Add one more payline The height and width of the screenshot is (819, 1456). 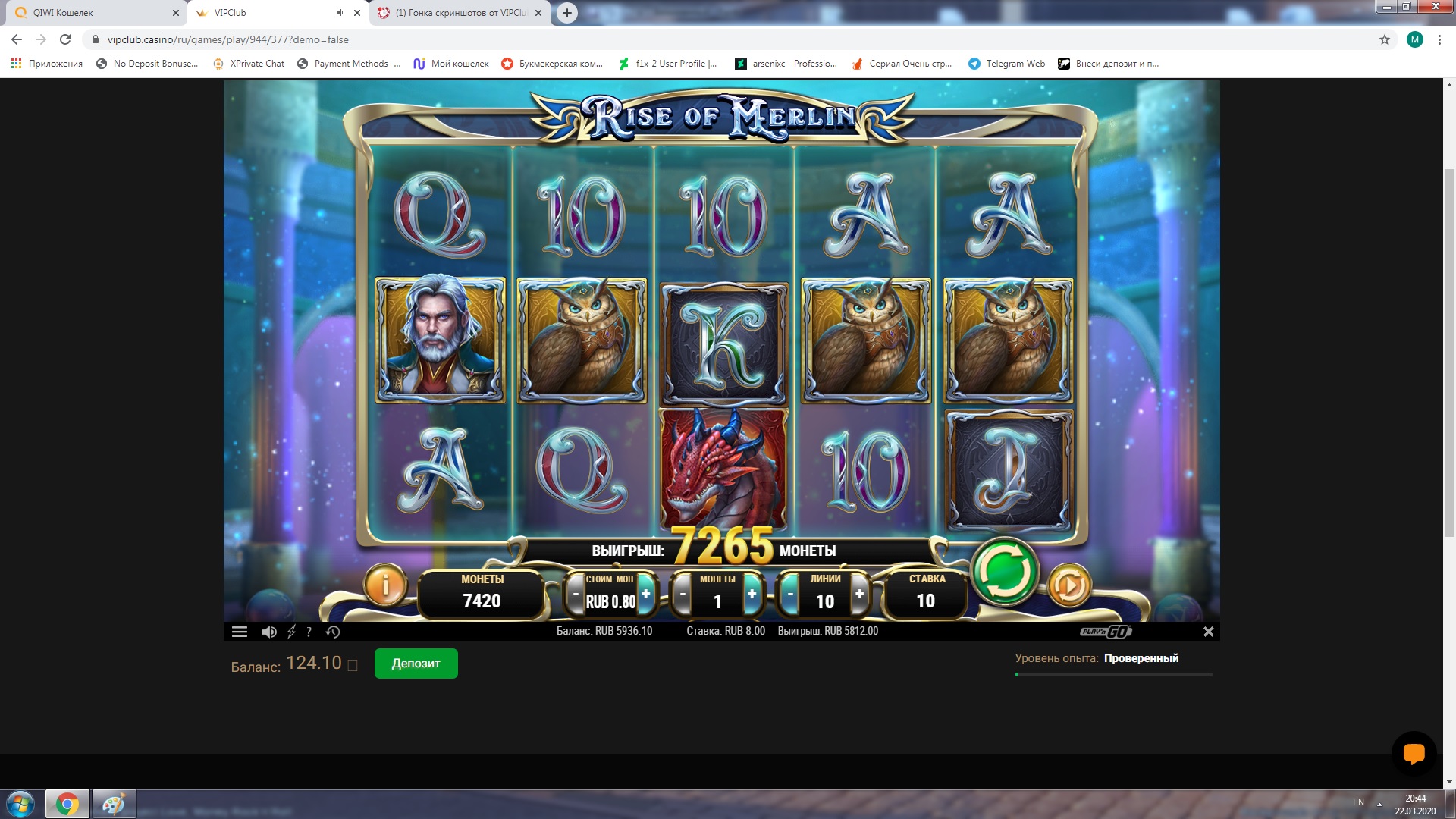[859, 595]
